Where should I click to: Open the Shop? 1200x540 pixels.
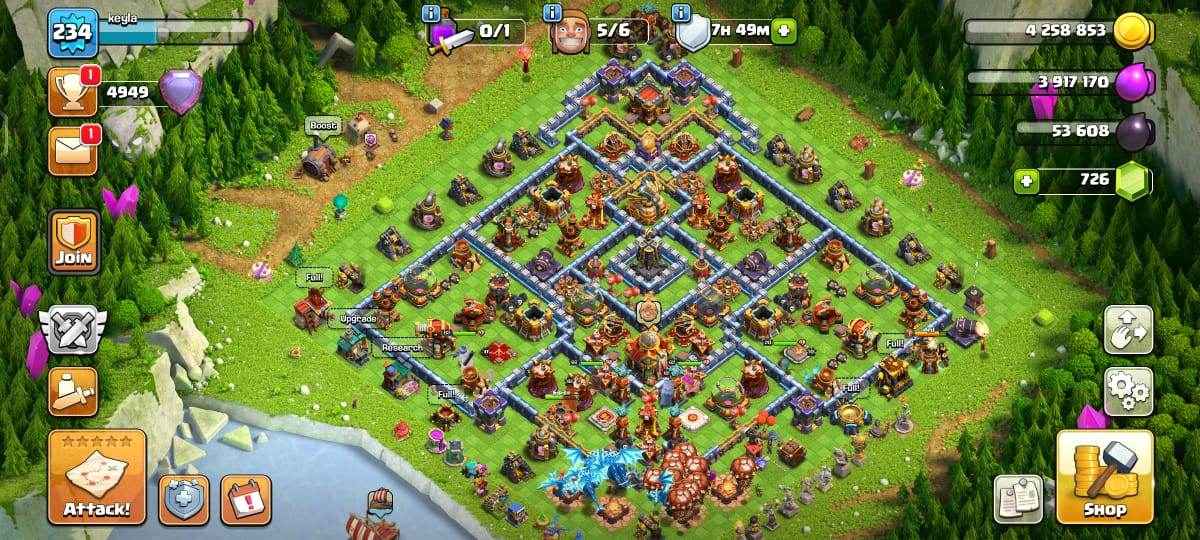(1104, 477)
